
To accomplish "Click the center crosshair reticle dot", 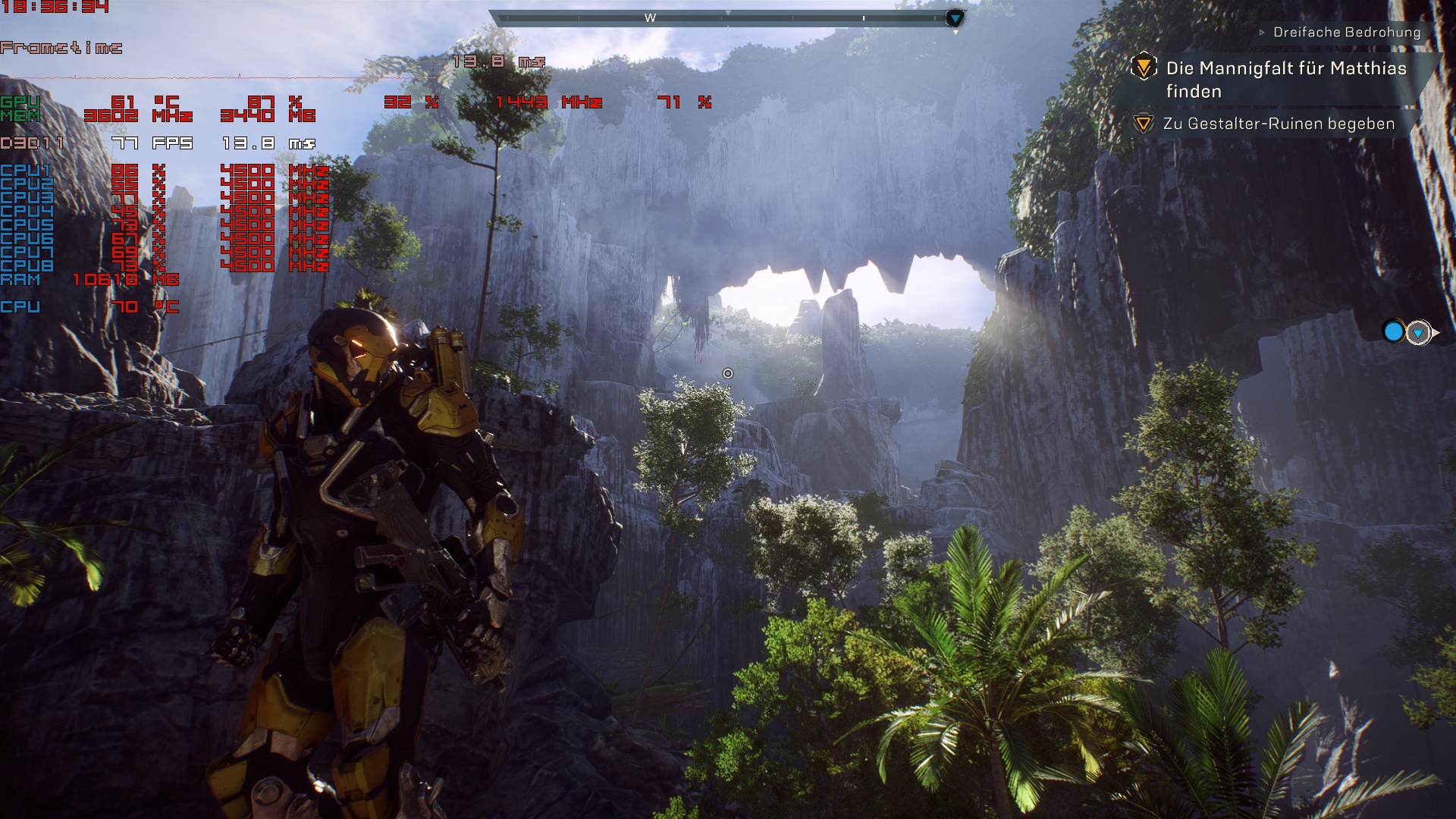I will [728, 373].
